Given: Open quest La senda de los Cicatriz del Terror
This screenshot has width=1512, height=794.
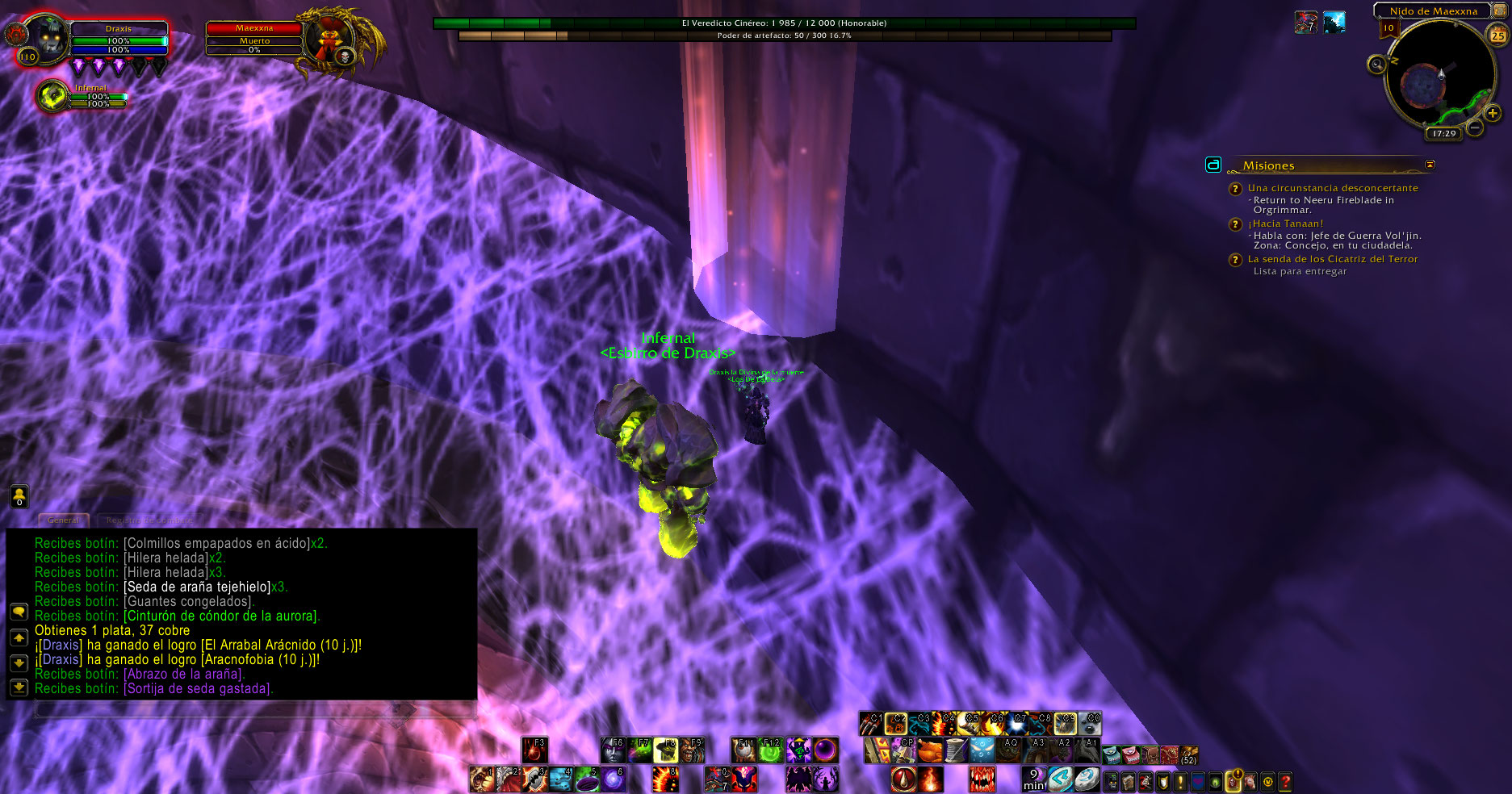Looking at the screenshot, I should click(1332, 259).
